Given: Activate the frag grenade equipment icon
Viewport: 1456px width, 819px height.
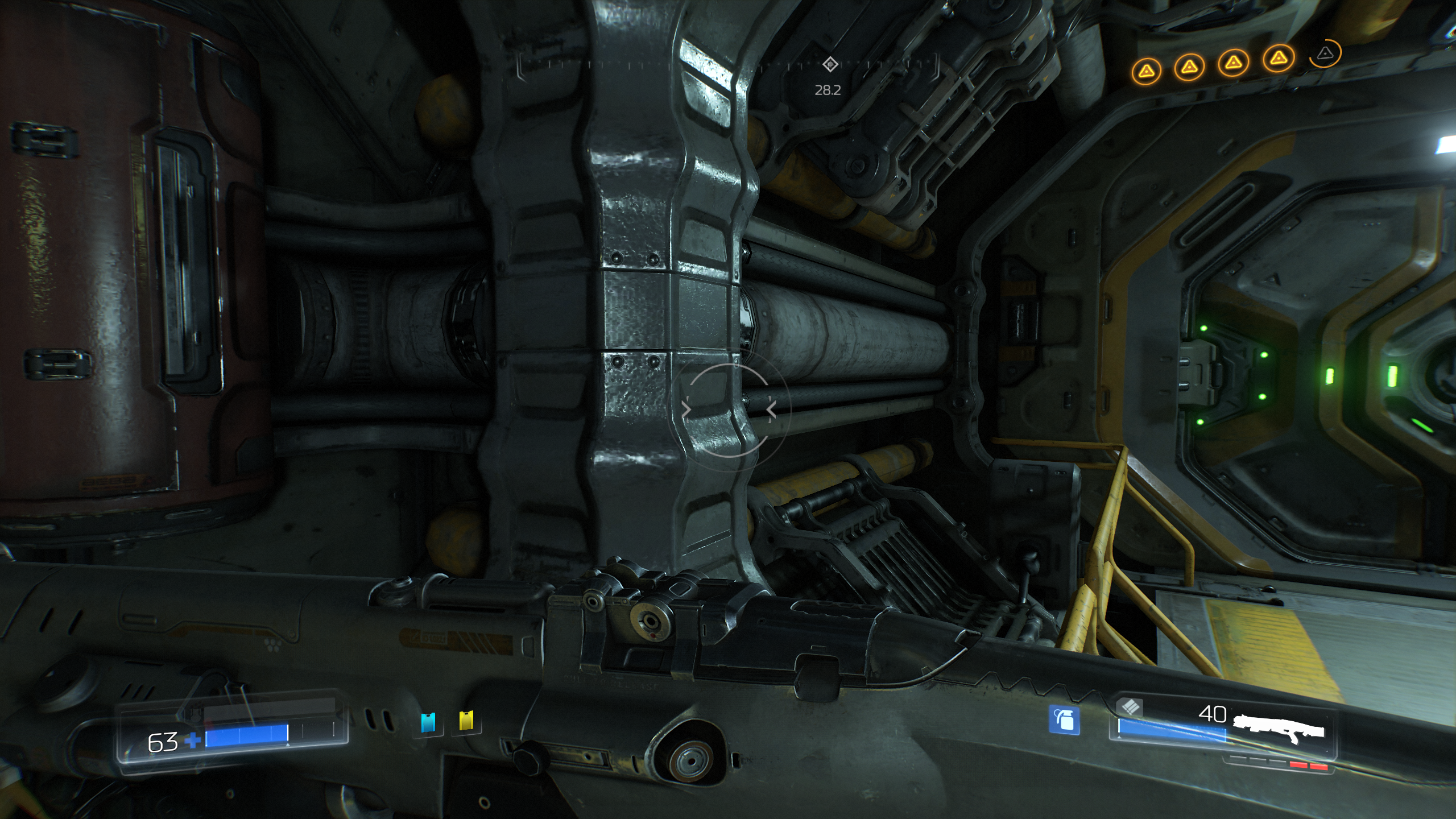Looking at the screenshot, I should (1064, 720).
